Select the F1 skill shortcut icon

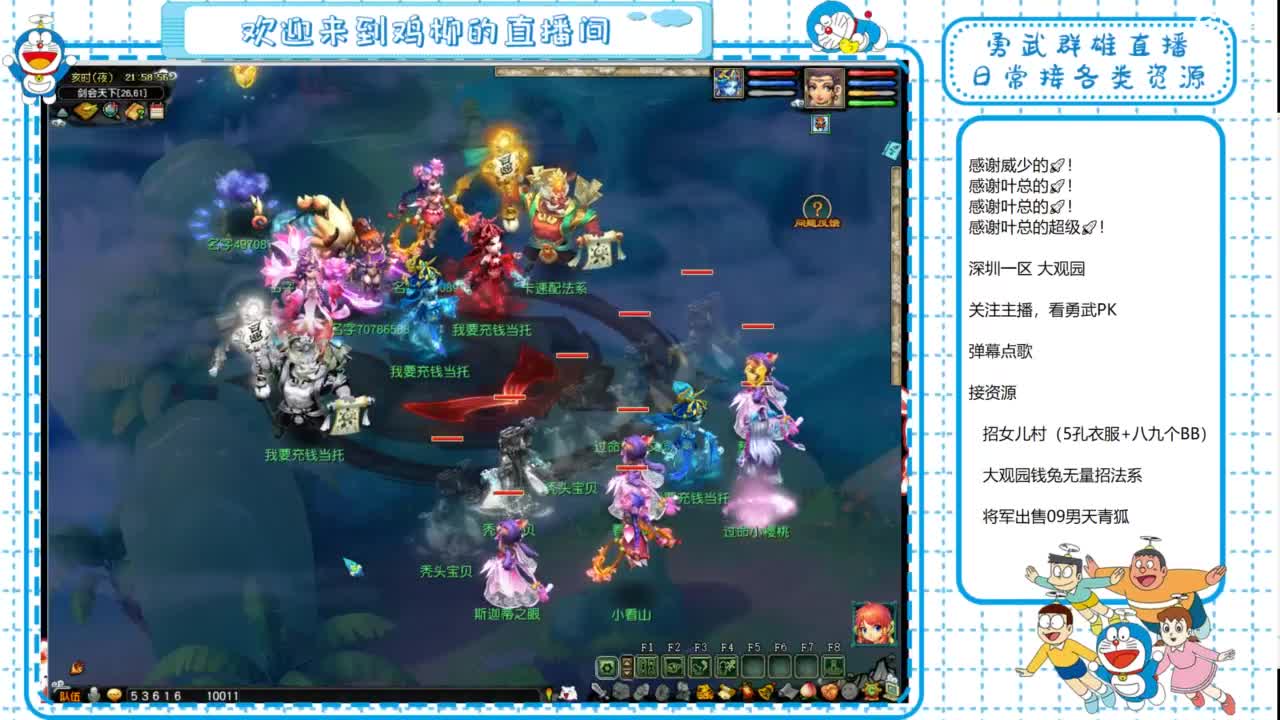[x=647, y=665]
